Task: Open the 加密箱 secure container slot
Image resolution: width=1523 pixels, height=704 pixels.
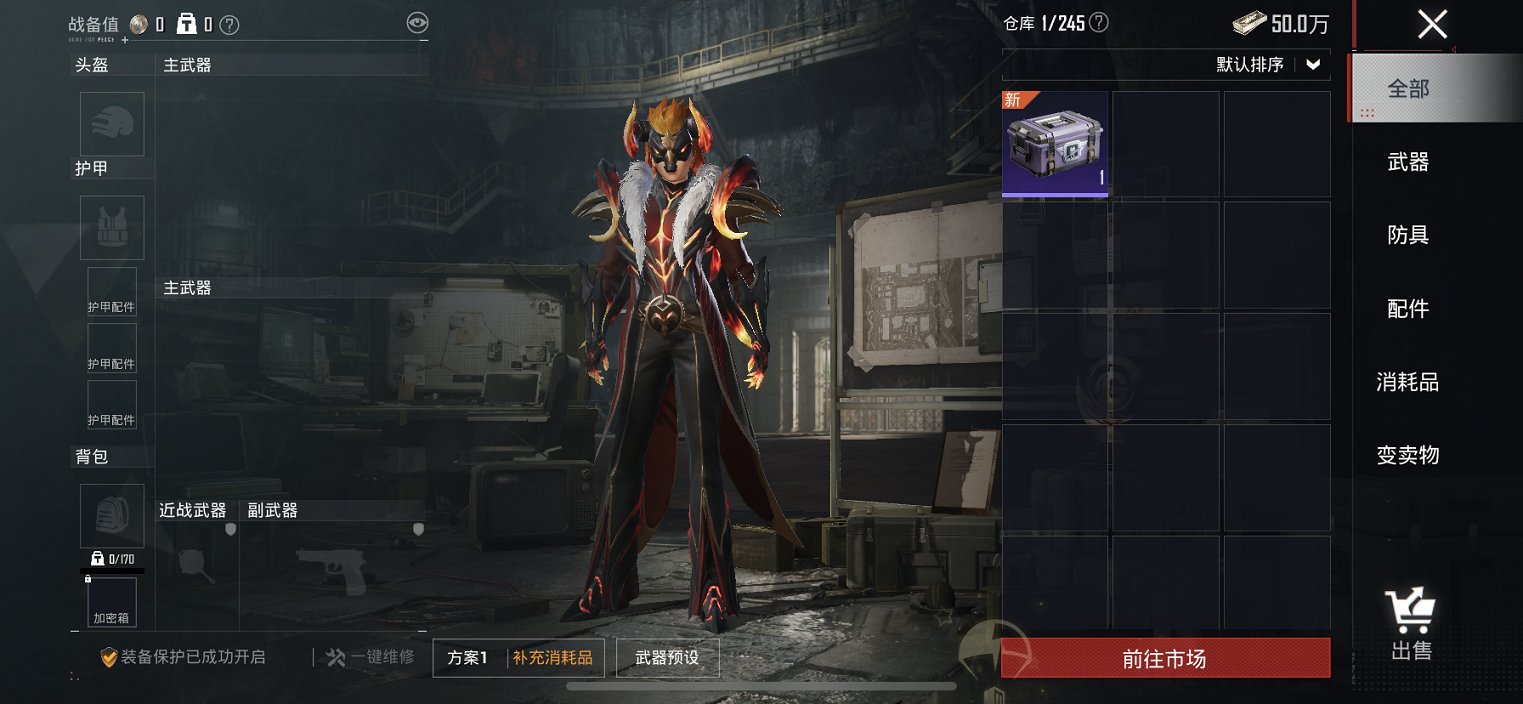Action: tap(111, 602)
